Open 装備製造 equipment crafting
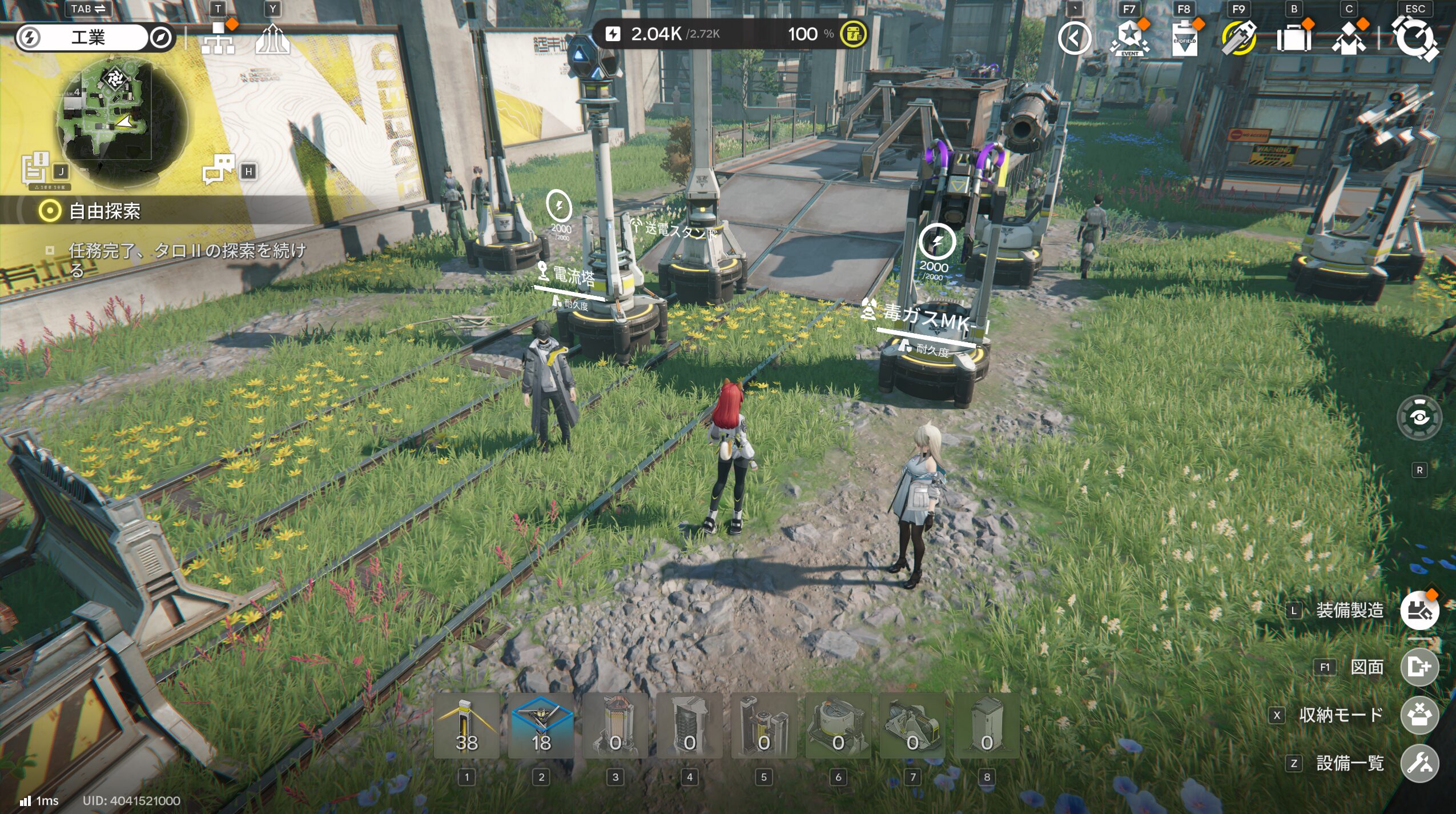This screenshot has height=814, width=1456. [1419, 610]
